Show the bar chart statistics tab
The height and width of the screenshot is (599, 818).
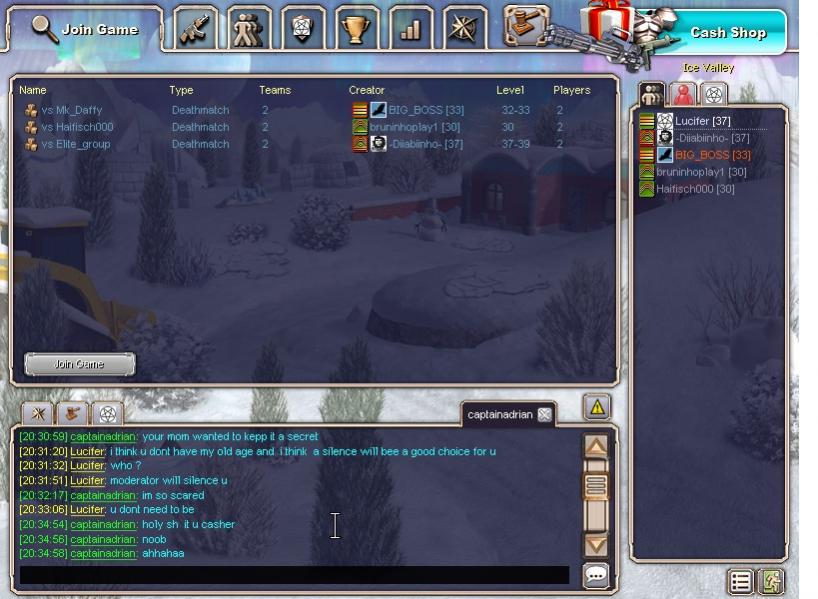pos(411,29)
